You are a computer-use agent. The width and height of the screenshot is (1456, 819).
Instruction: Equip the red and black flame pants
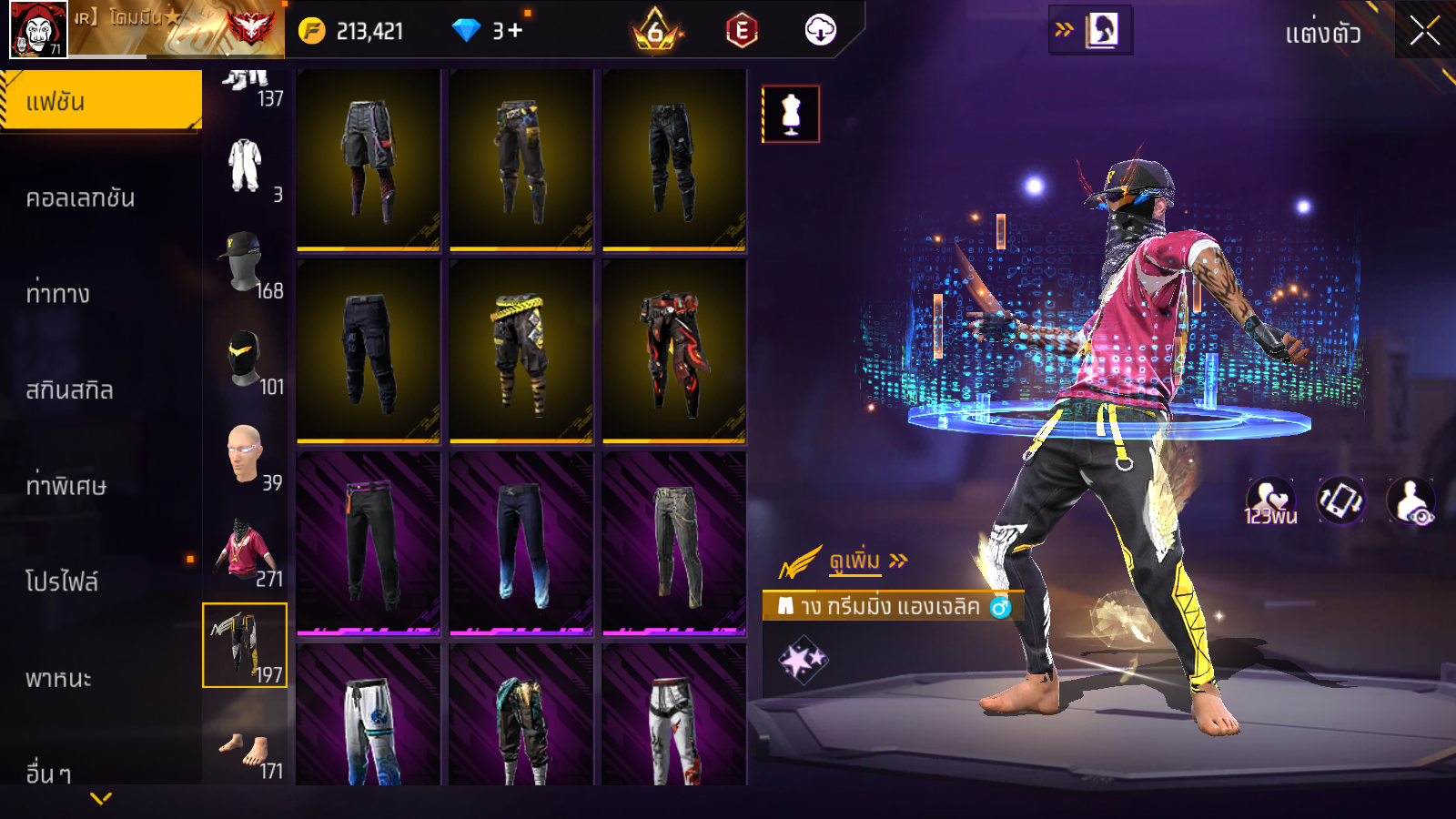click(x=673, y=351)
